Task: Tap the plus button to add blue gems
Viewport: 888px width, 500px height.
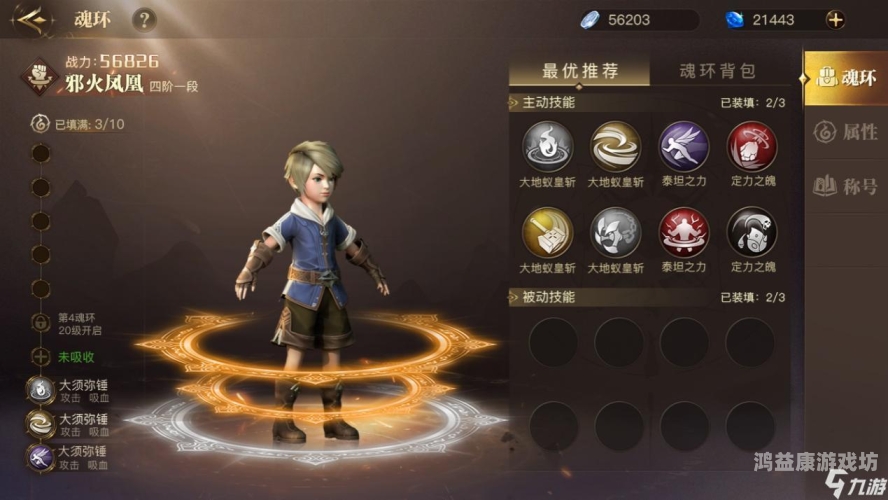Action: [x=835, y=19]
